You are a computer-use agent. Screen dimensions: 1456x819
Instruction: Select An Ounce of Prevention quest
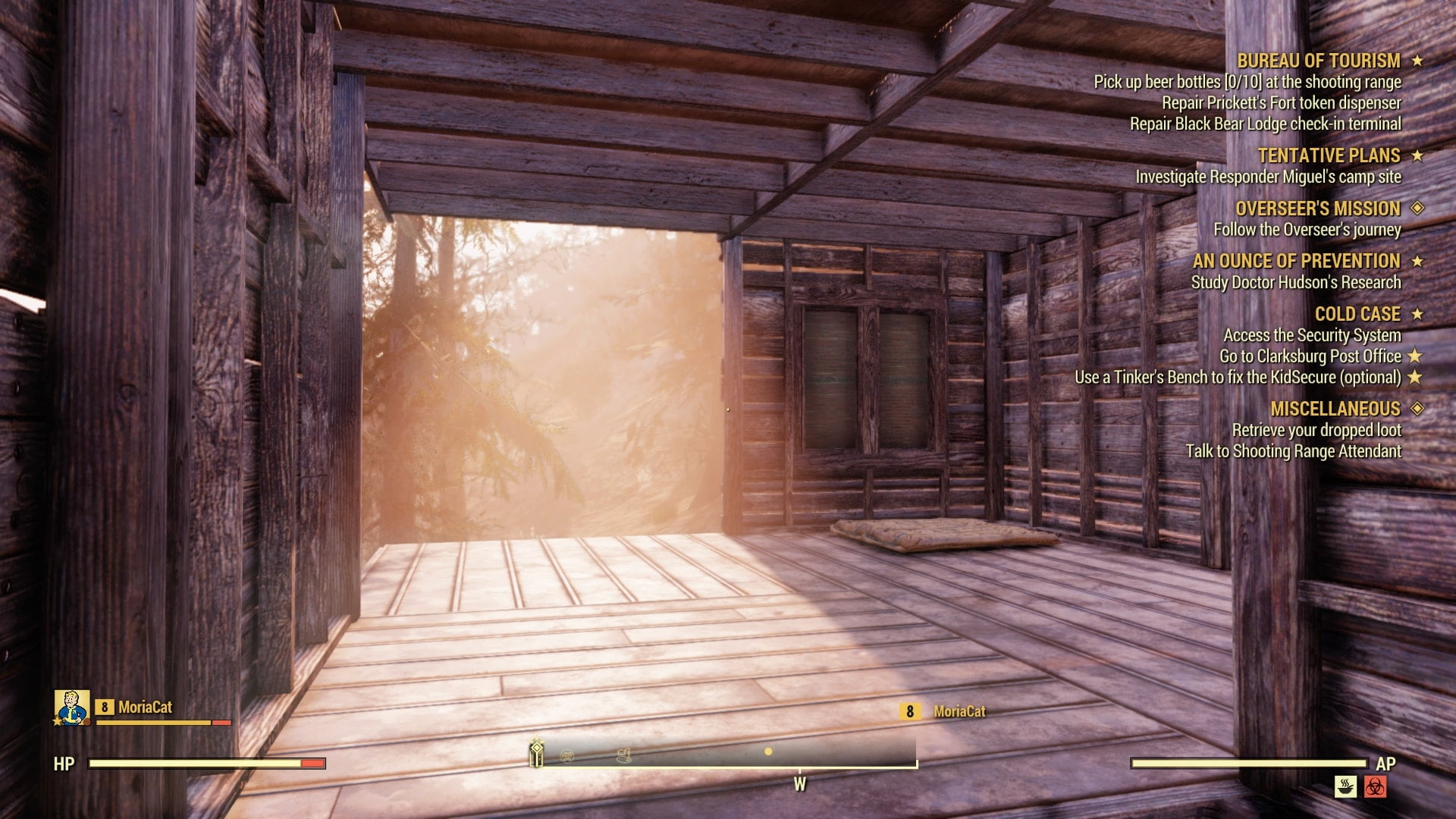[1296, 261]
